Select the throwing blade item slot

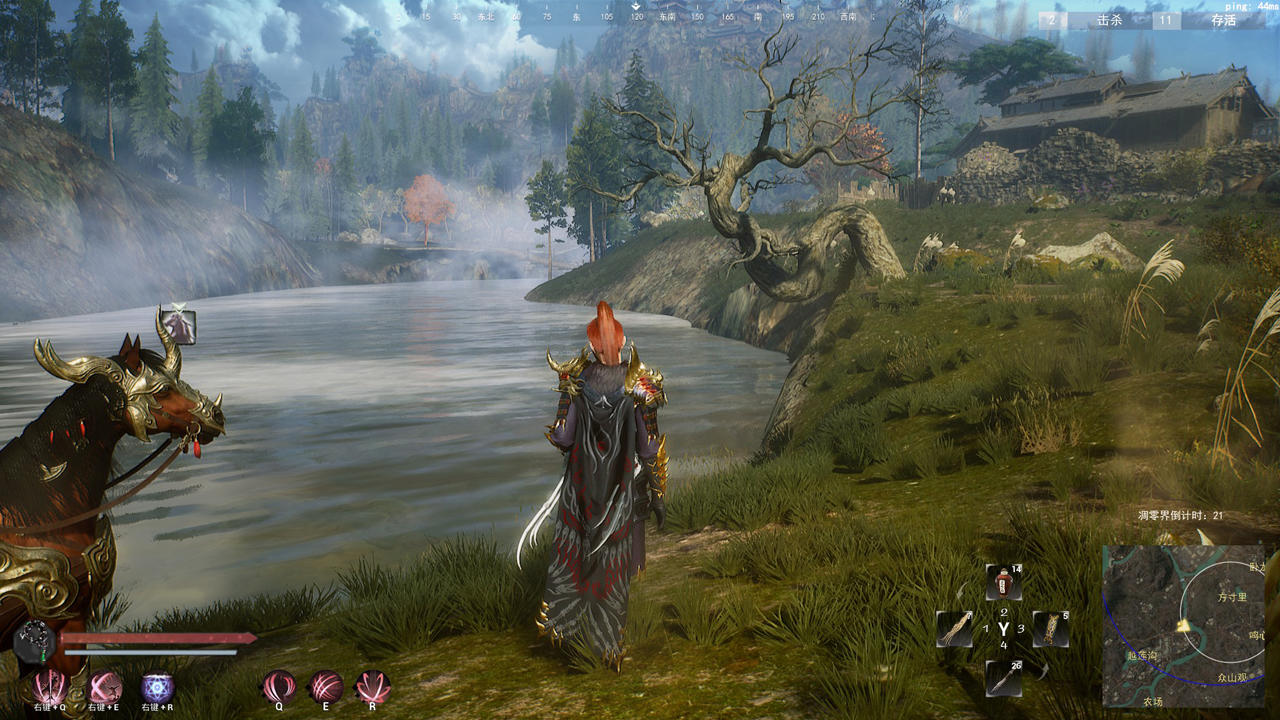[x=1003, y=678]
